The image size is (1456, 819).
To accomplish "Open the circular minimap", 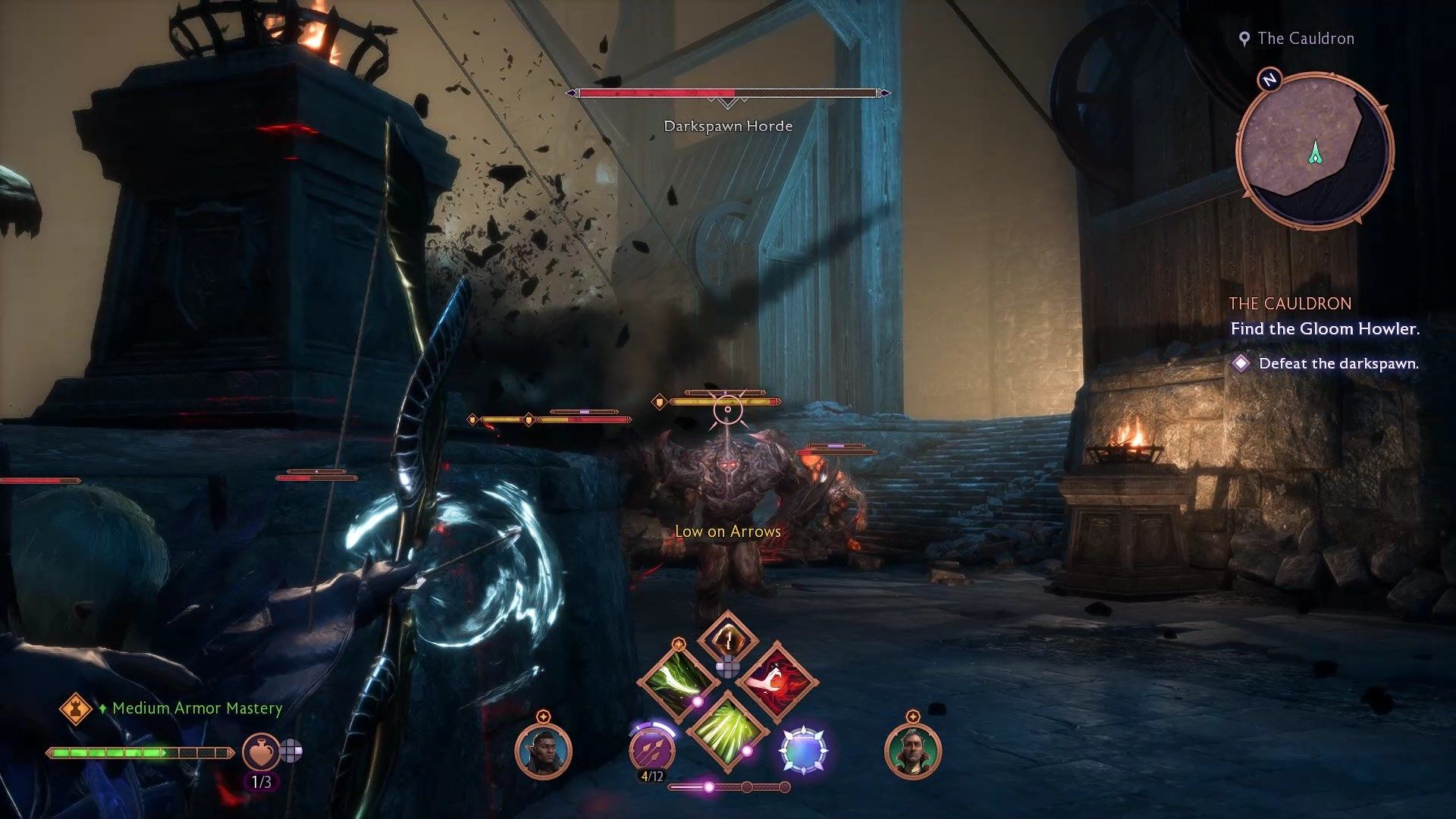I will tap(1314, 149).
